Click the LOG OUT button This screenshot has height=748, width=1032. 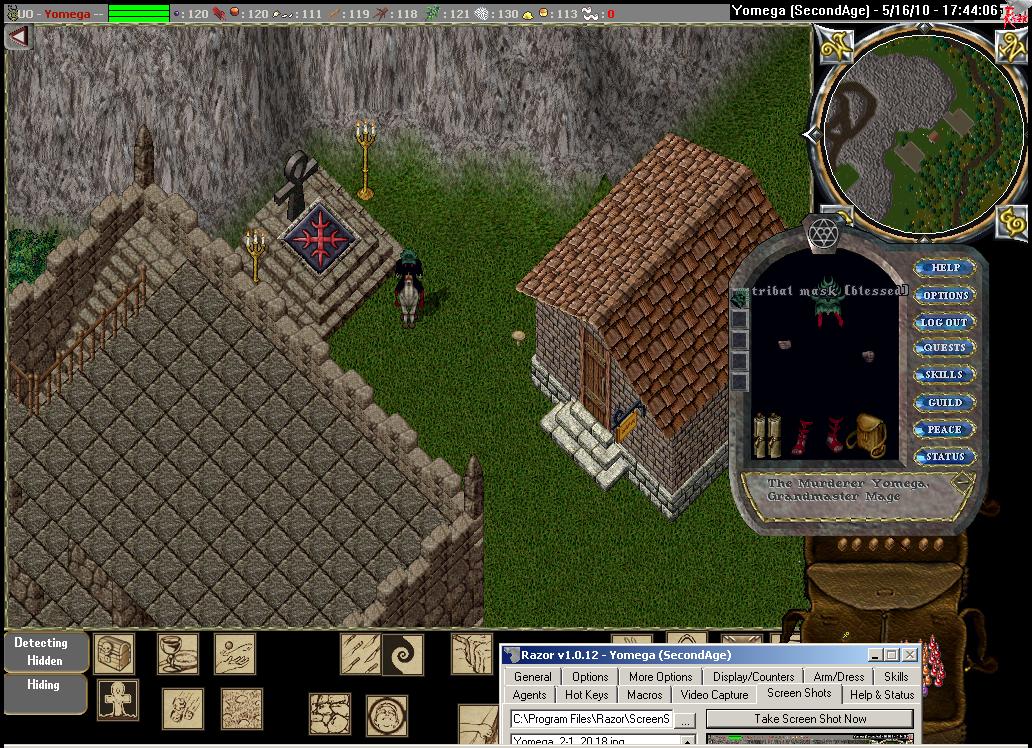(944, 322)
